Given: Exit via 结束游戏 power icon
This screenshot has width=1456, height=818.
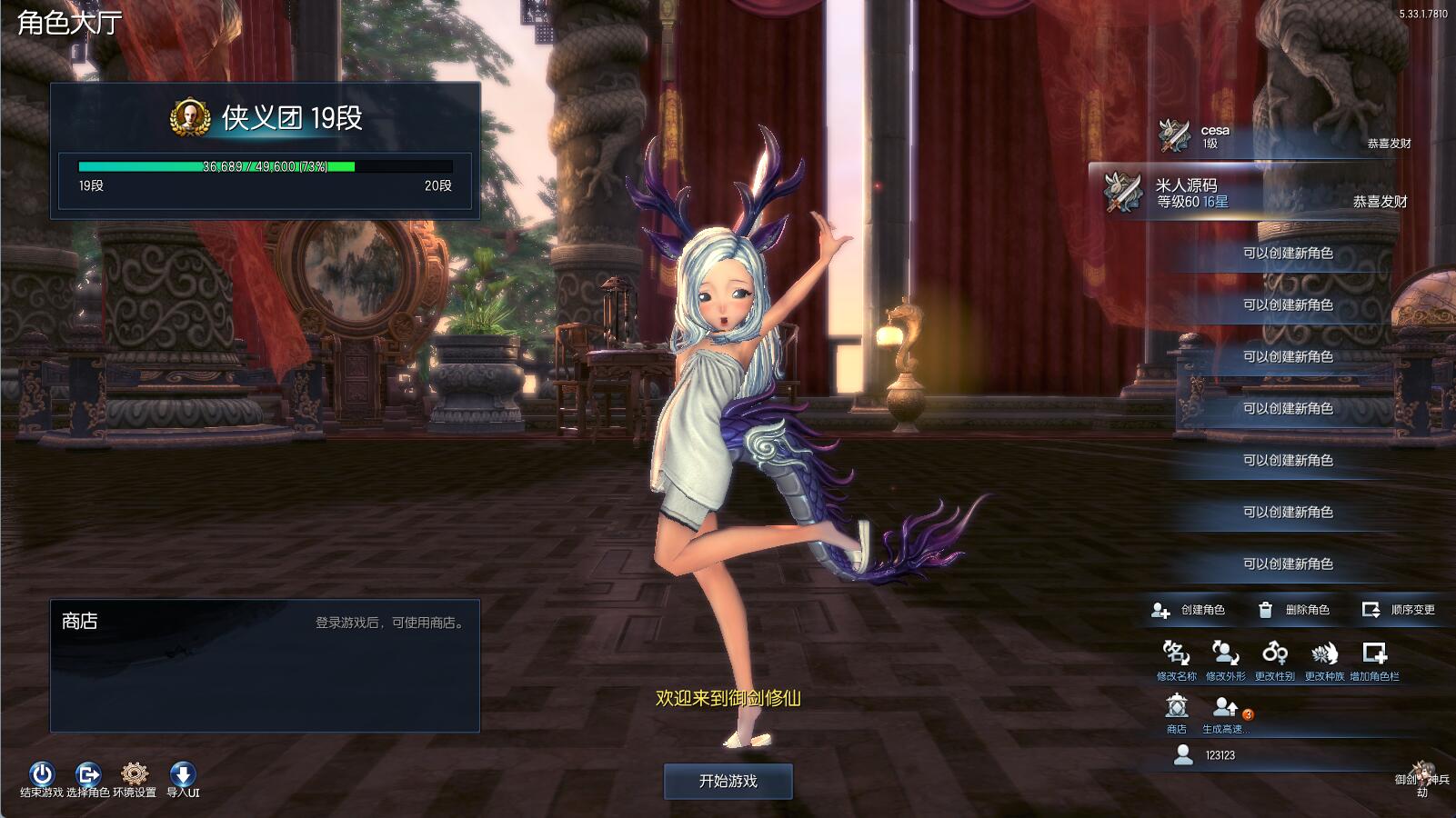Looking at the screenshot, I should click(x=42, y=774).
